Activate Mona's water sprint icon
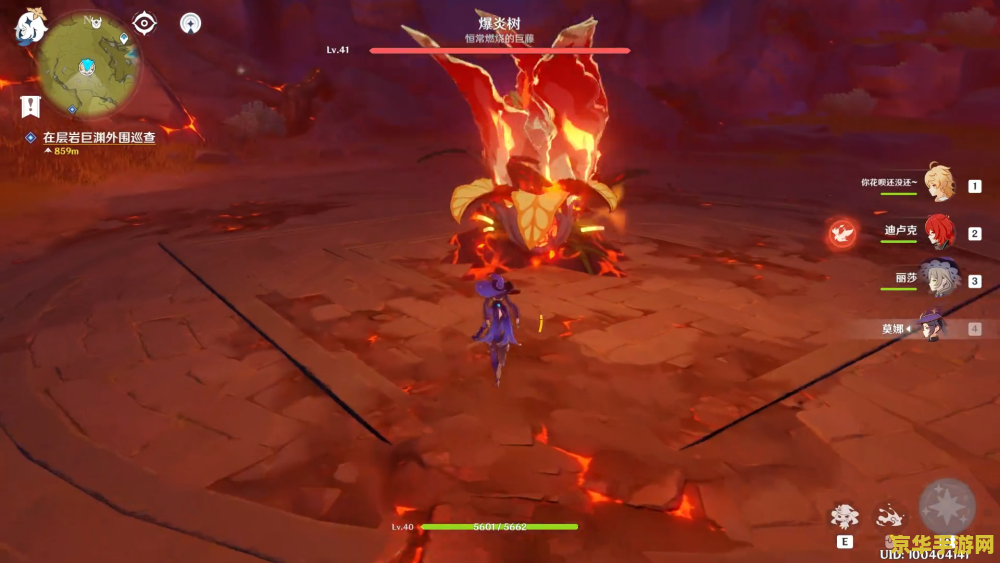This screenshot has width=1000, height=563. tap(887, 516)
